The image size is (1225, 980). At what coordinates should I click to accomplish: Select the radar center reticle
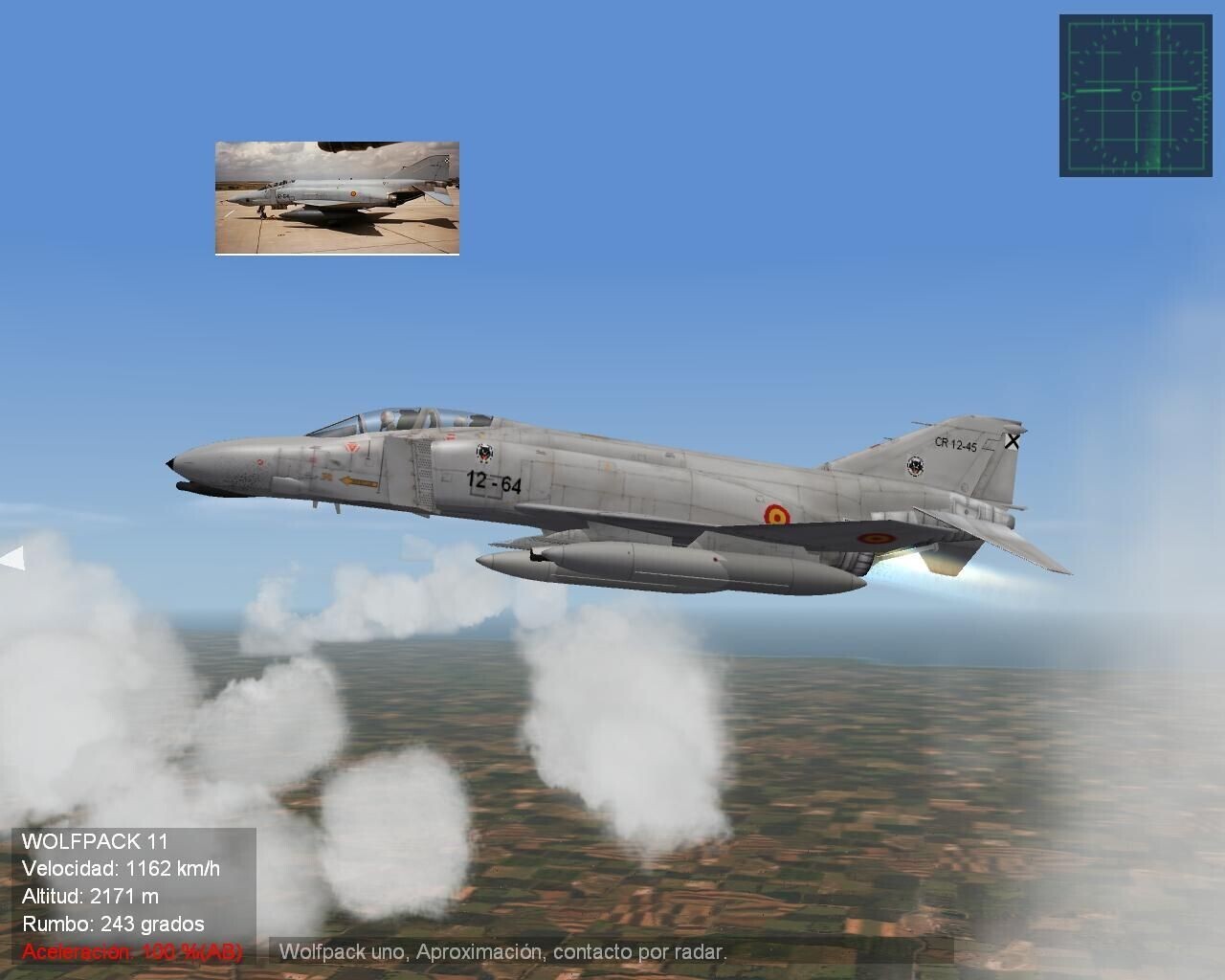(1136, 95)
